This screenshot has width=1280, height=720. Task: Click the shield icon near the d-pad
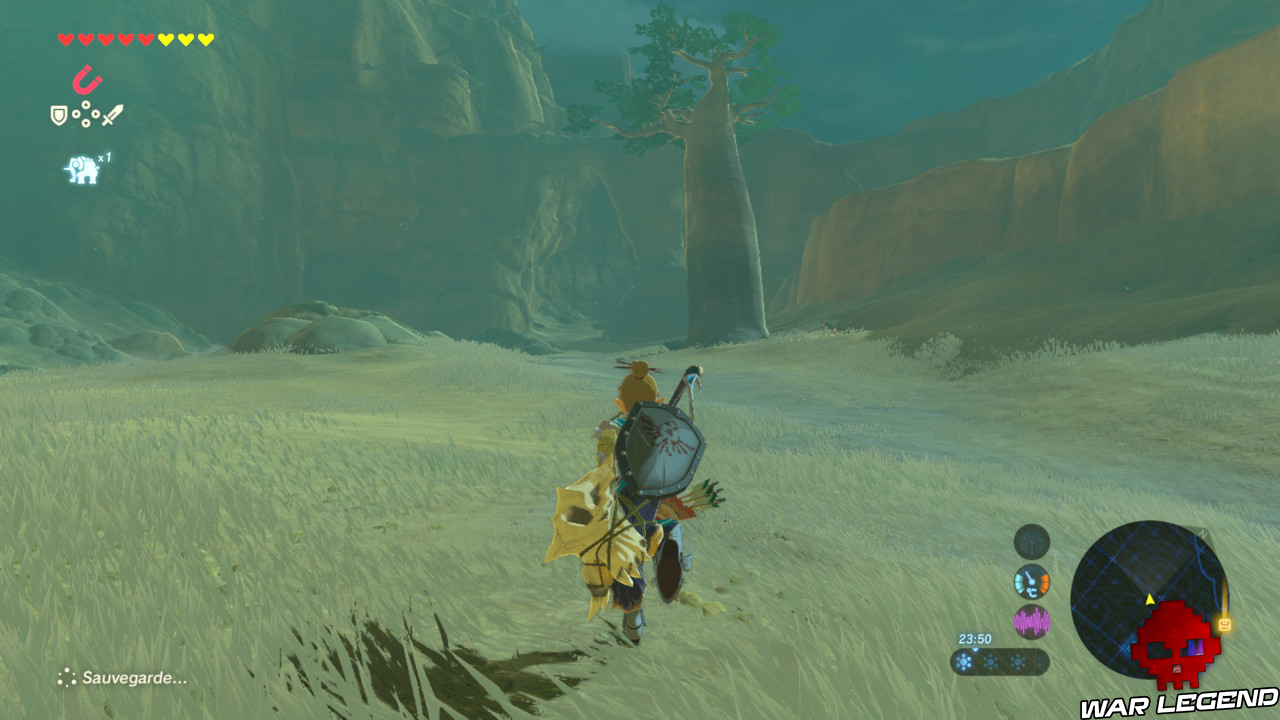[x=58, y=113]
